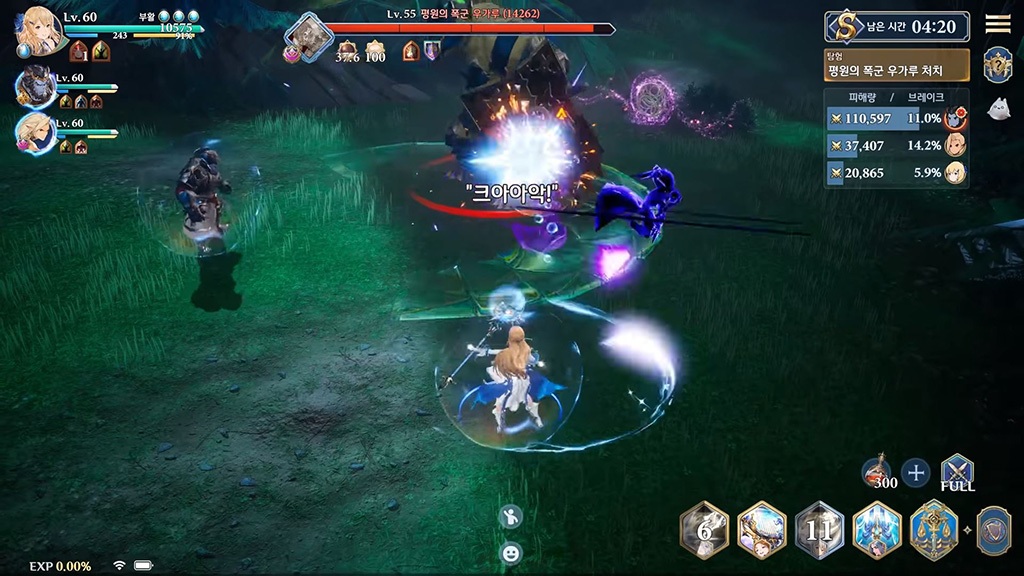Select the spiky-haired blonde party portrait
Screen dimensions: 1024x576
35,133
